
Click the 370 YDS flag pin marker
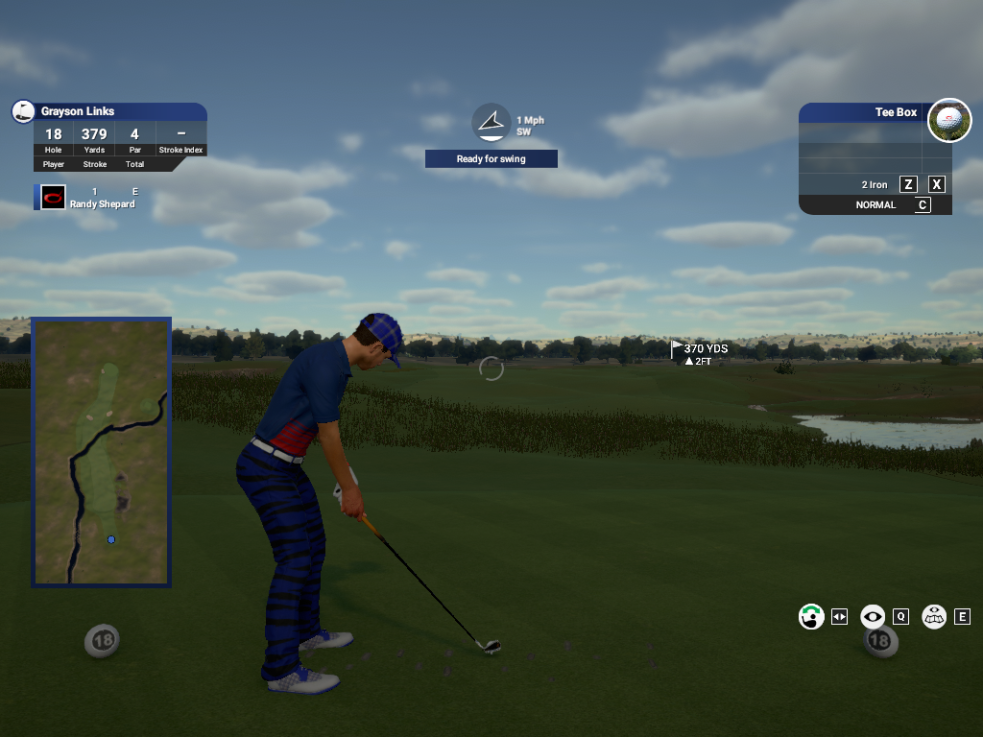point(677,349)
